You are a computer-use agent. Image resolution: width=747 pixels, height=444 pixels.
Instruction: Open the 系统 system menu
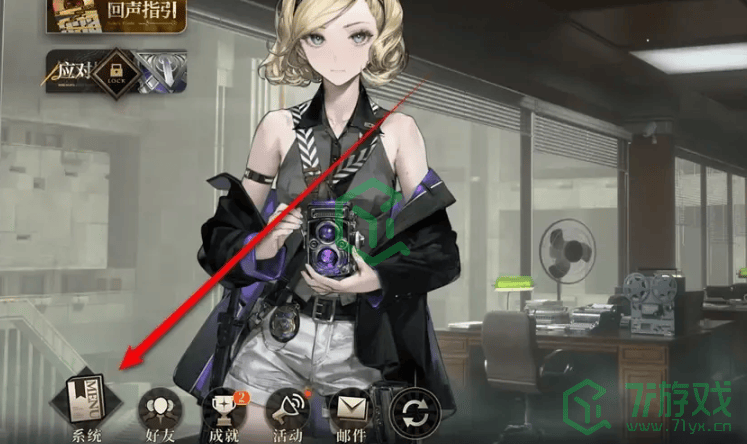click(x=87, y=400)
